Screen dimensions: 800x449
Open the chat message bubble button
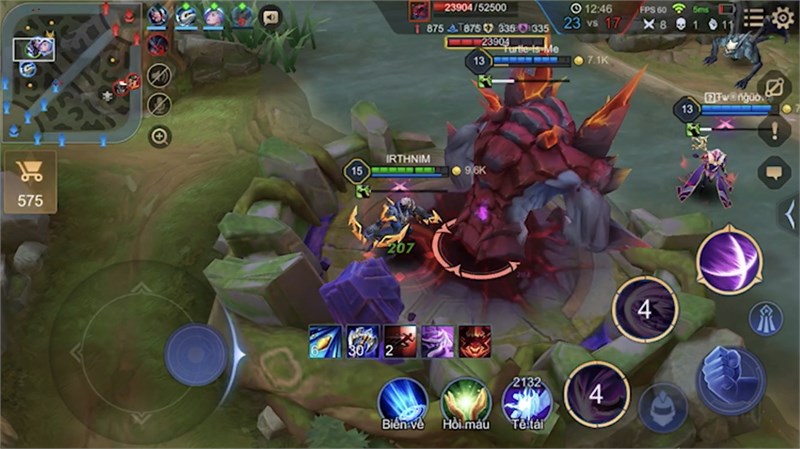pos(774,172)
